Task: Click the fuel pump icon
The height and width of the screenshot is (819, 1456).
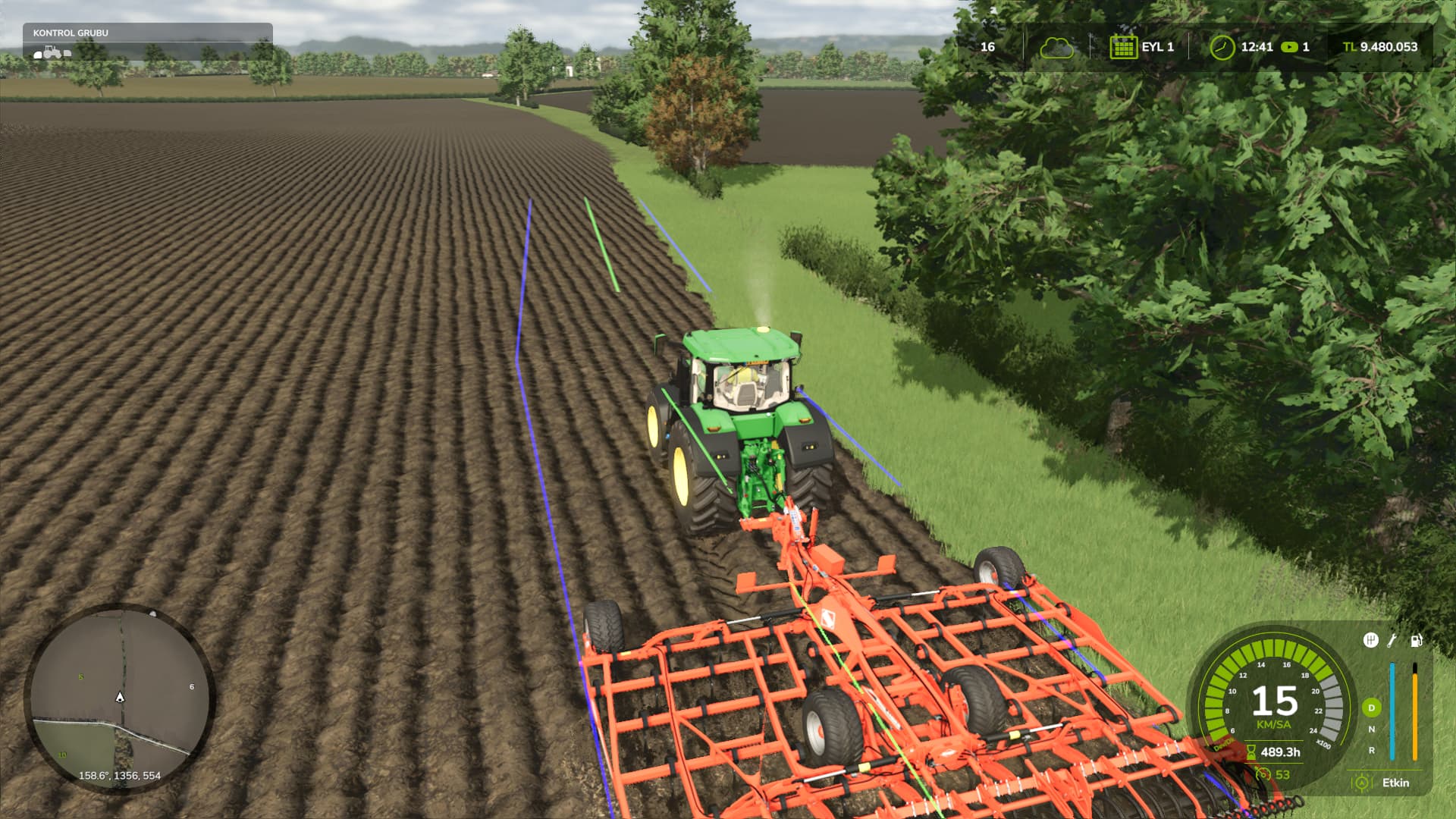Action: pyautogui.click(x=1416, y=641)
